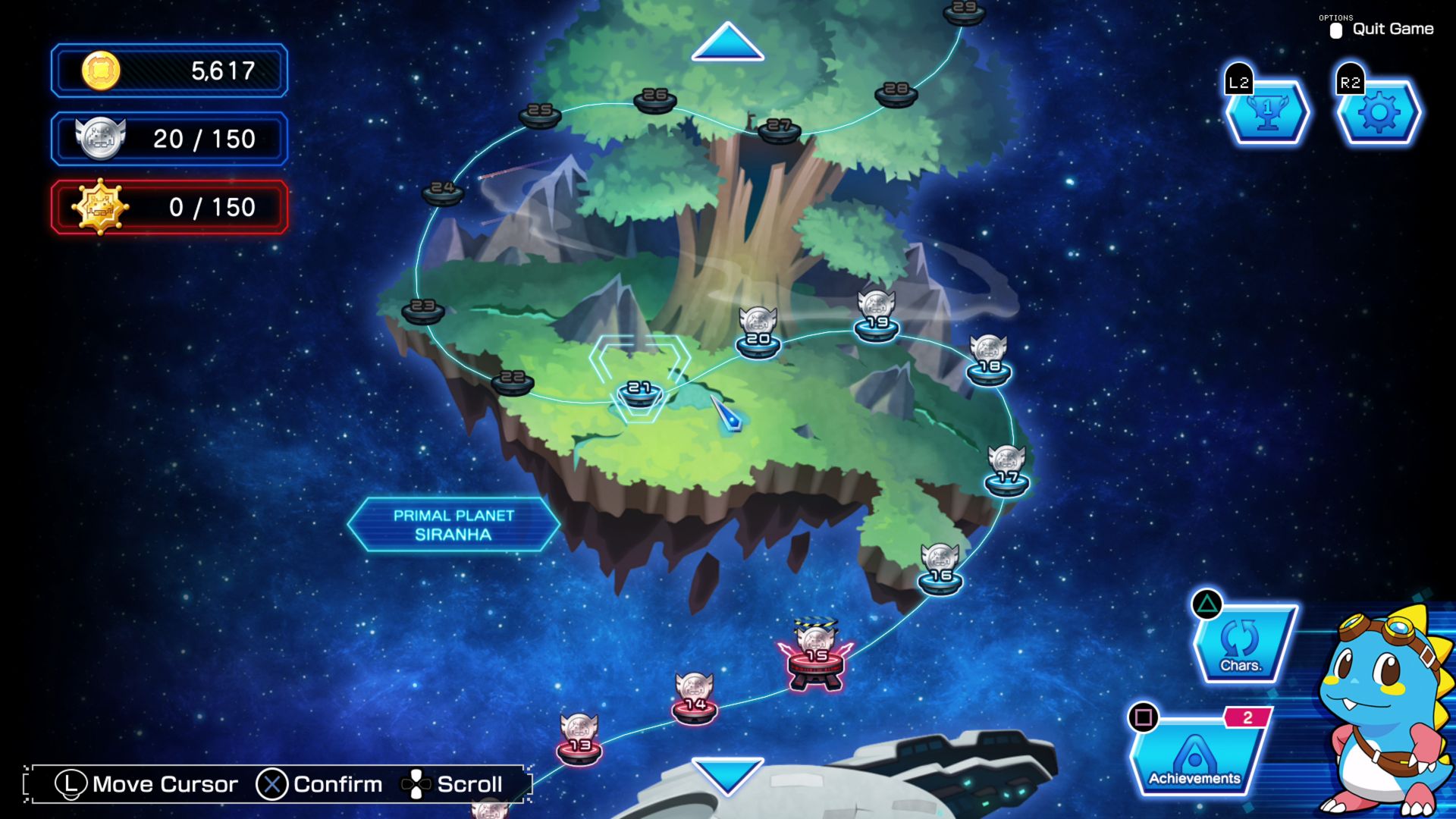Click the locked stage 22 node

coord(513,381)
